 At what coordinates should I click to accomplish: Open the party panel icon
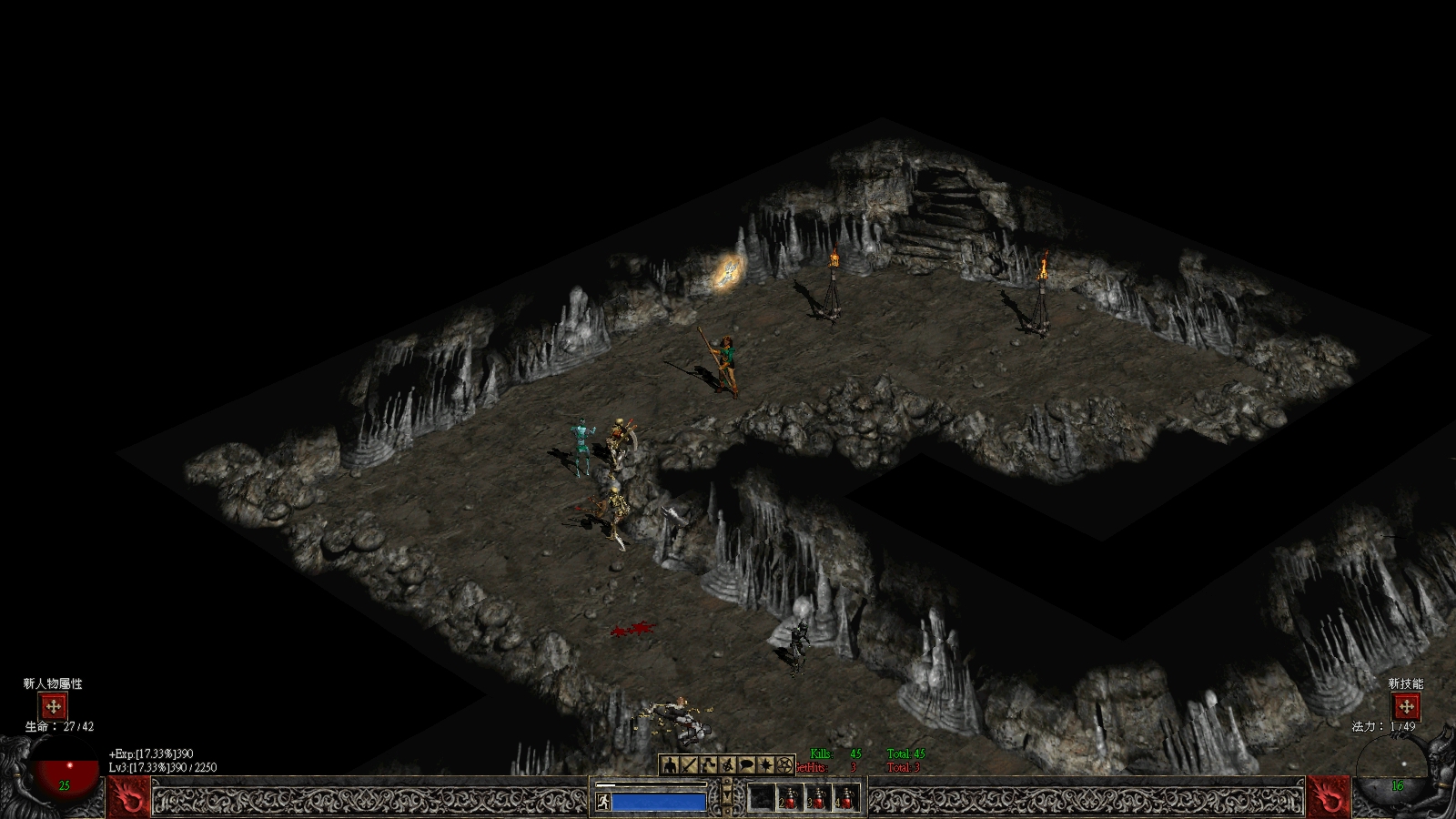tap(727, 765)
